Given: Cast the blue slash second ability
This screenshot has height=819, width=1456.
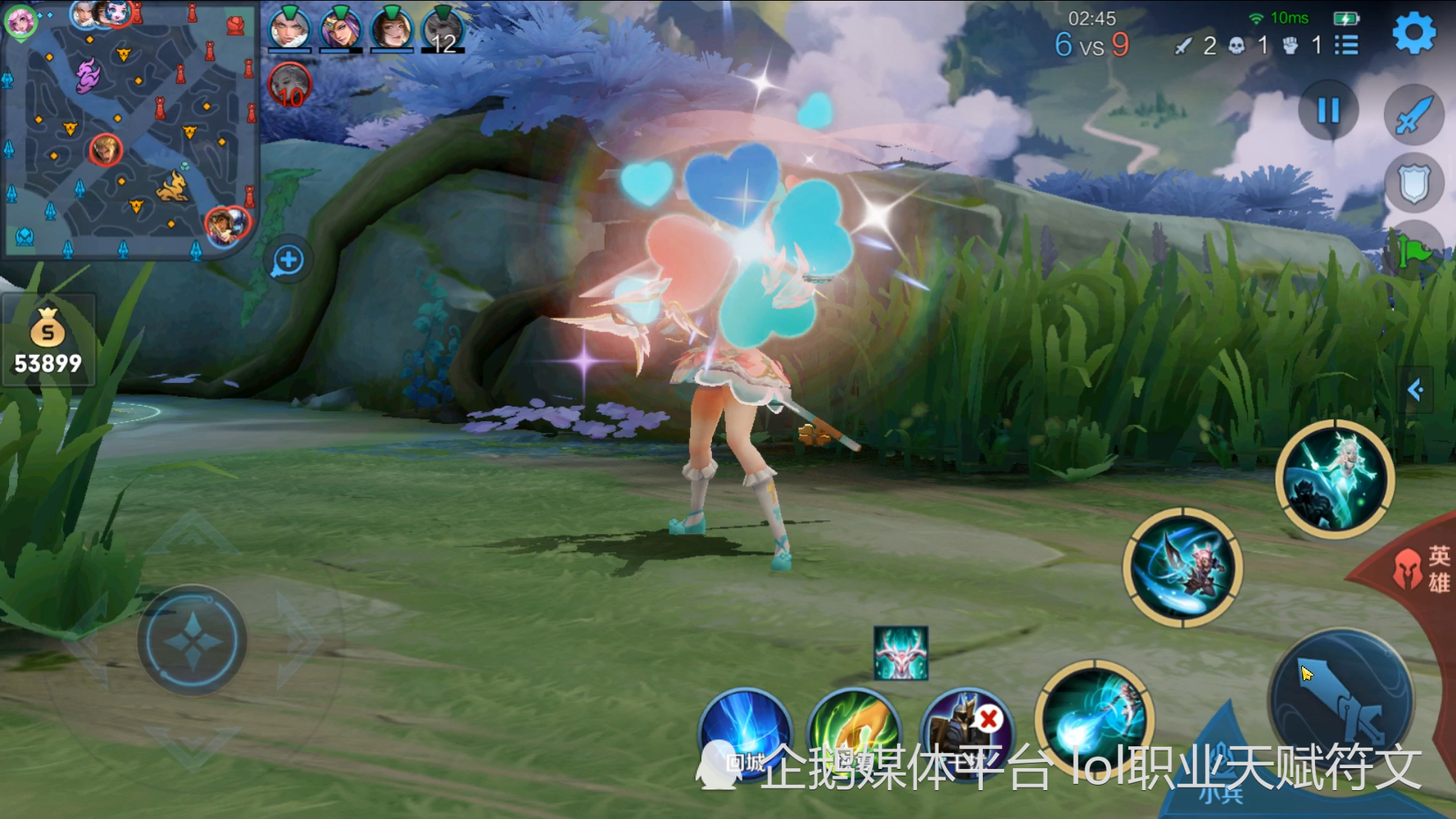Looking at the screenshot, I should pyautogui.click(x=1182, y=567).
